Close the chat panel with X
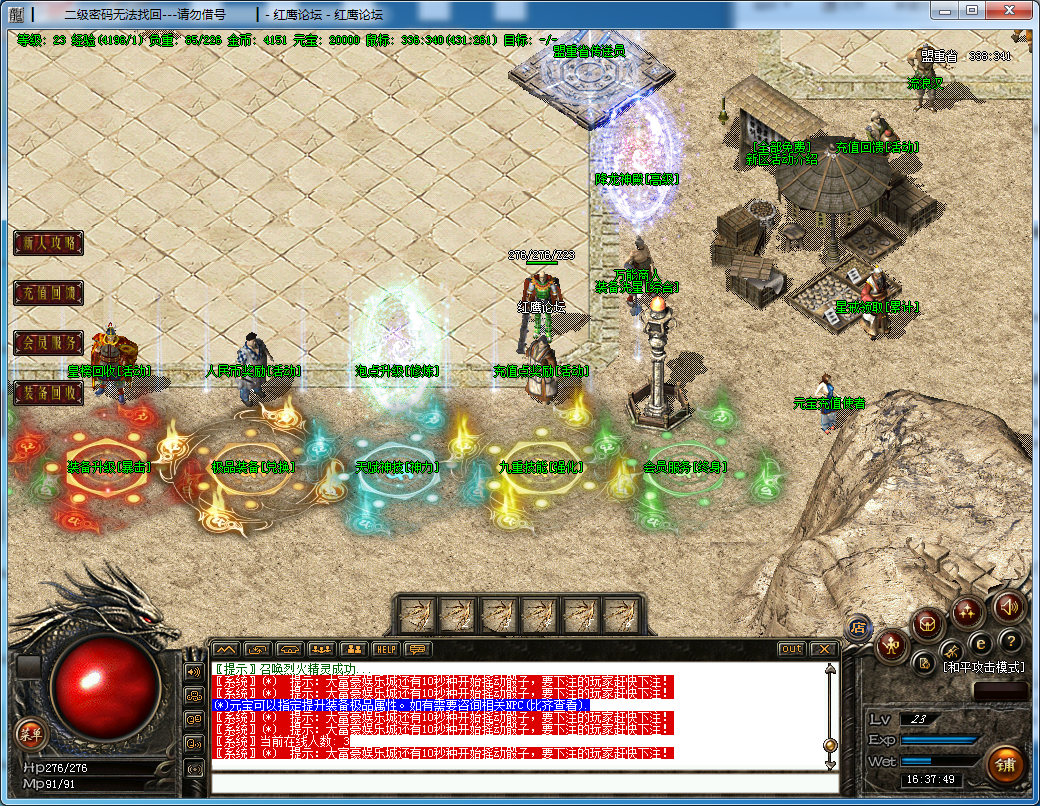Image resolution: width=1040 pixels, height=806 pixels. [x=824, y=649]
